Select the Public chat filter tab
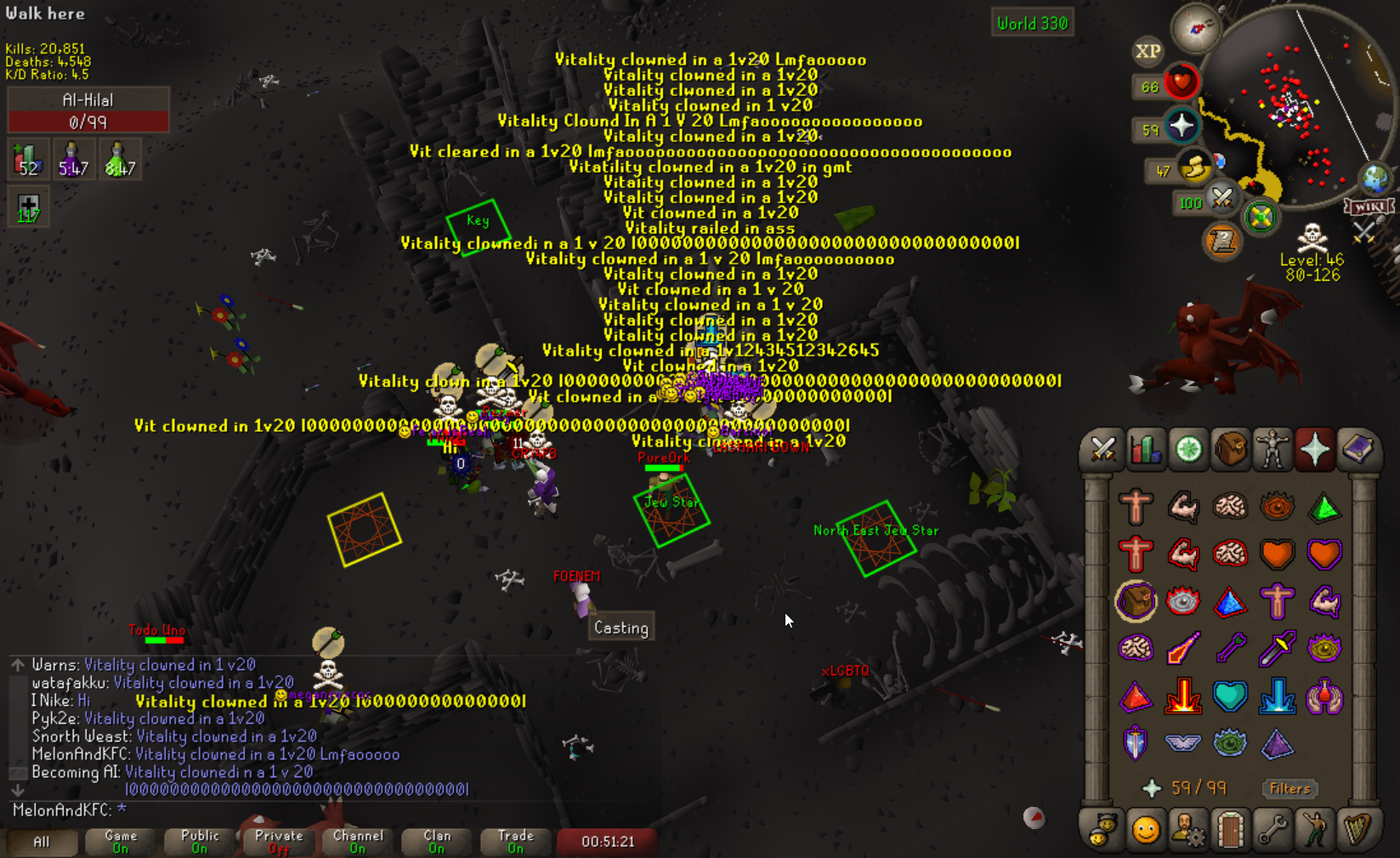 [x=200, y=842]
